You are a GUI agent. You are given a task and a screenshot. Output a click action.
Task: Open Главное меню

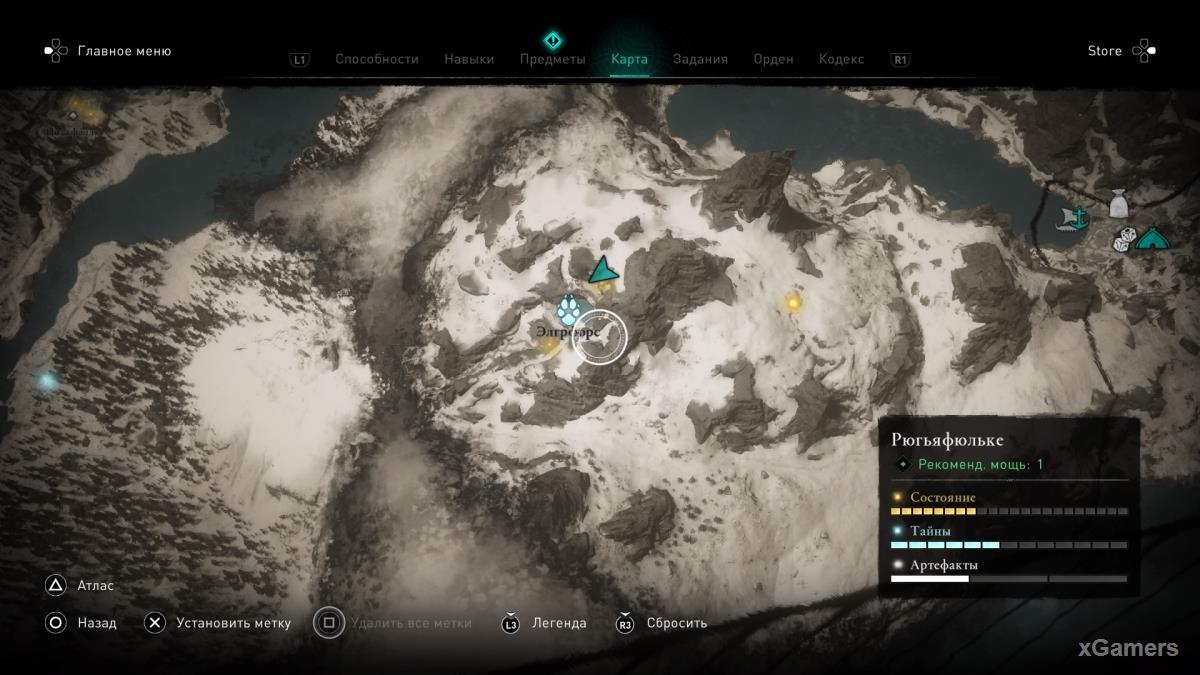coord(124,51)
